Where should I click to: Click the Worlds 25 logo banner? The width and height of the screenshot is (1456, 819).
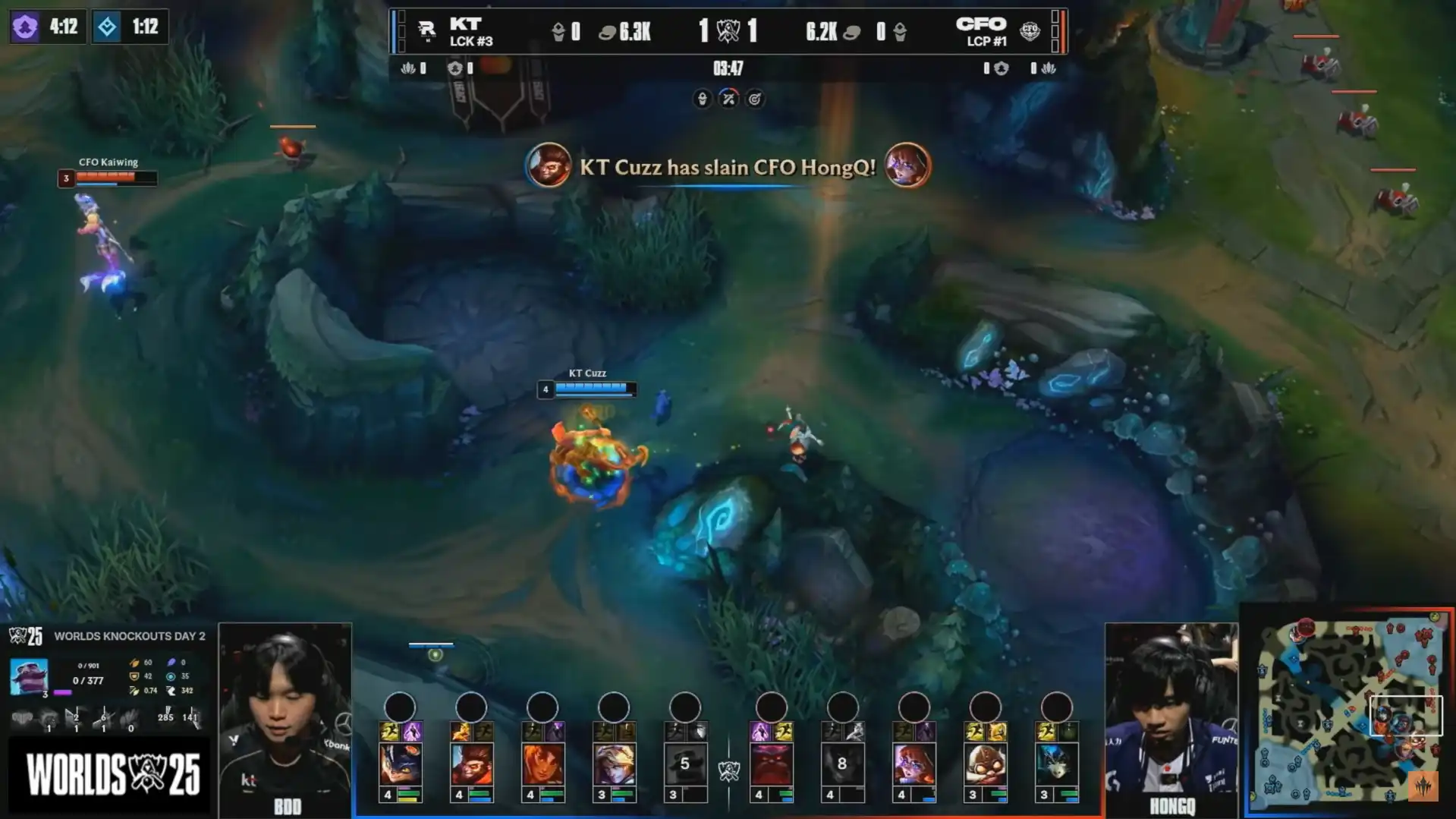pyautogui.click(x=112, y=774)
